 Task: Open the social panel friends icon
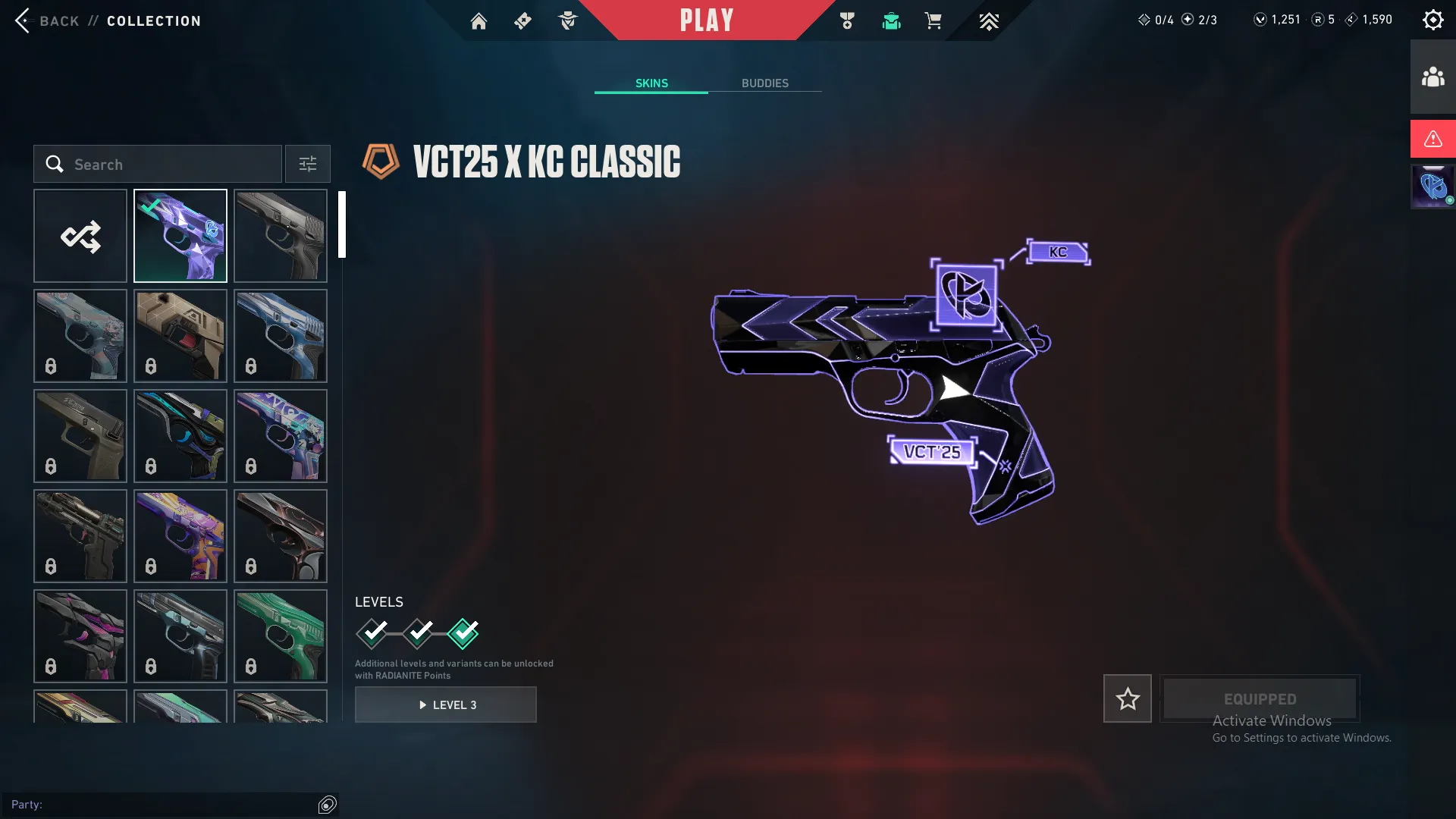1432,75
